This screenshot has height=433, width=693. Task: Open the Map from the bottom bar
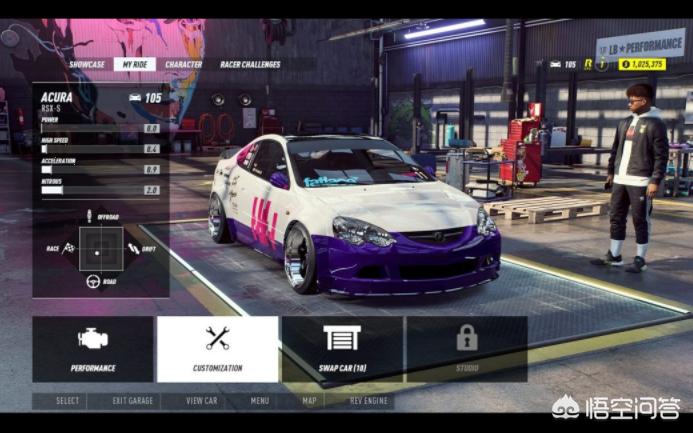click(310, 401)
